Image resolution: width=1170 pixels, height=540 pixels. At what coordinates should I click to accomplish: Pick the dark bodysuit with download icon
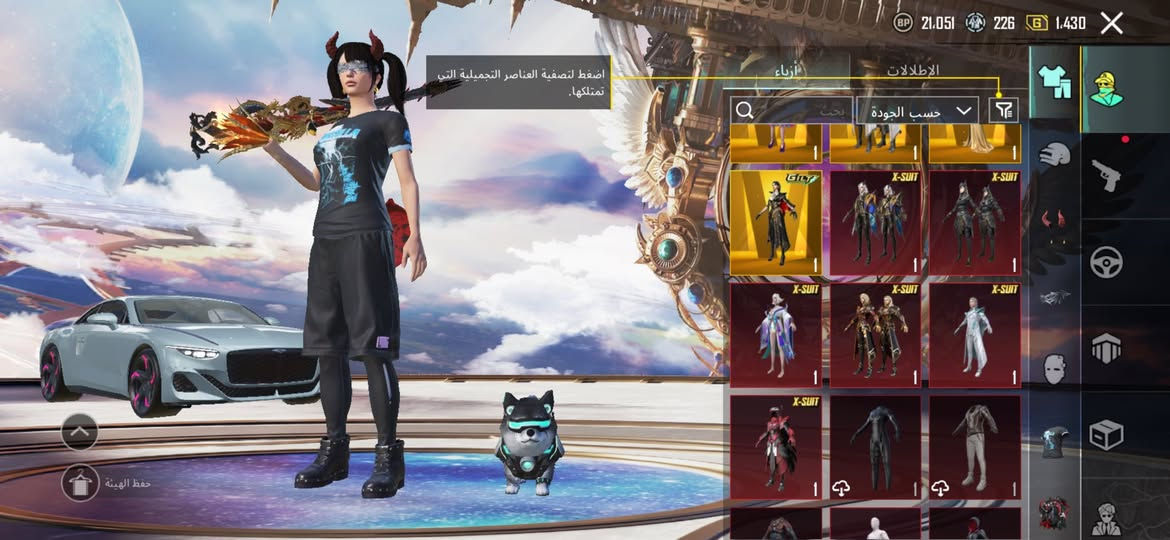pyautogui.click(x=875, y=447)
